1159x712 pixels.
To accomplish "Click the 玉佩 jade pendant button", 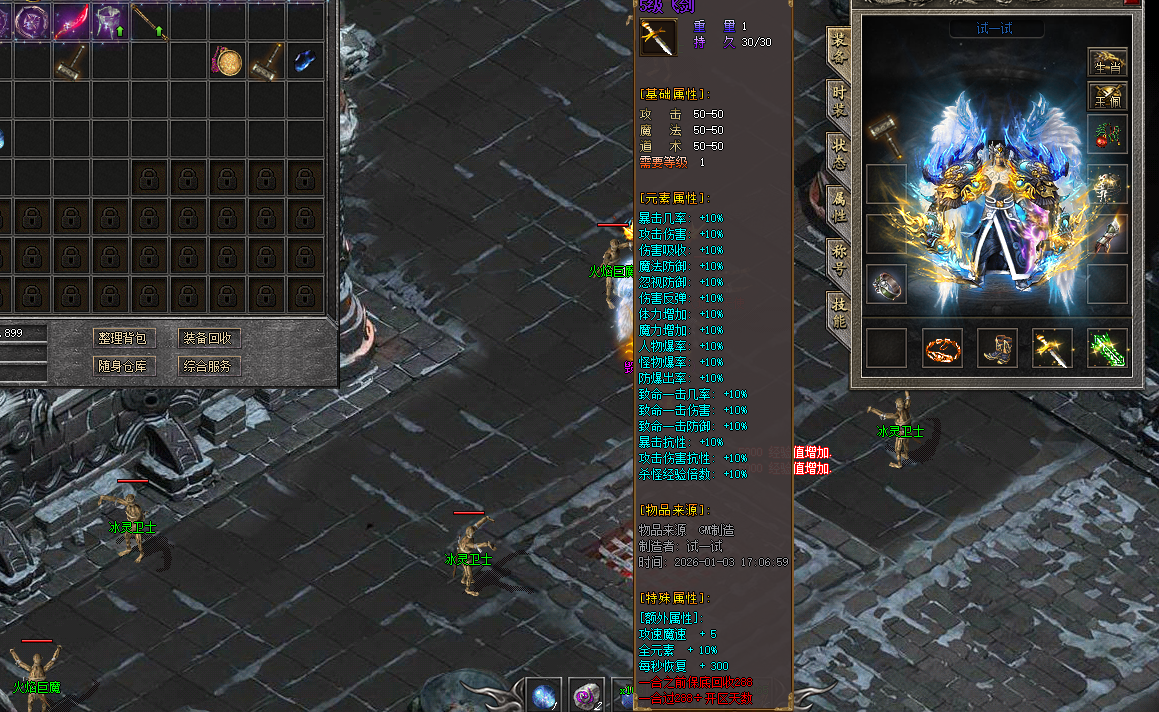I will coord(1107,97).
